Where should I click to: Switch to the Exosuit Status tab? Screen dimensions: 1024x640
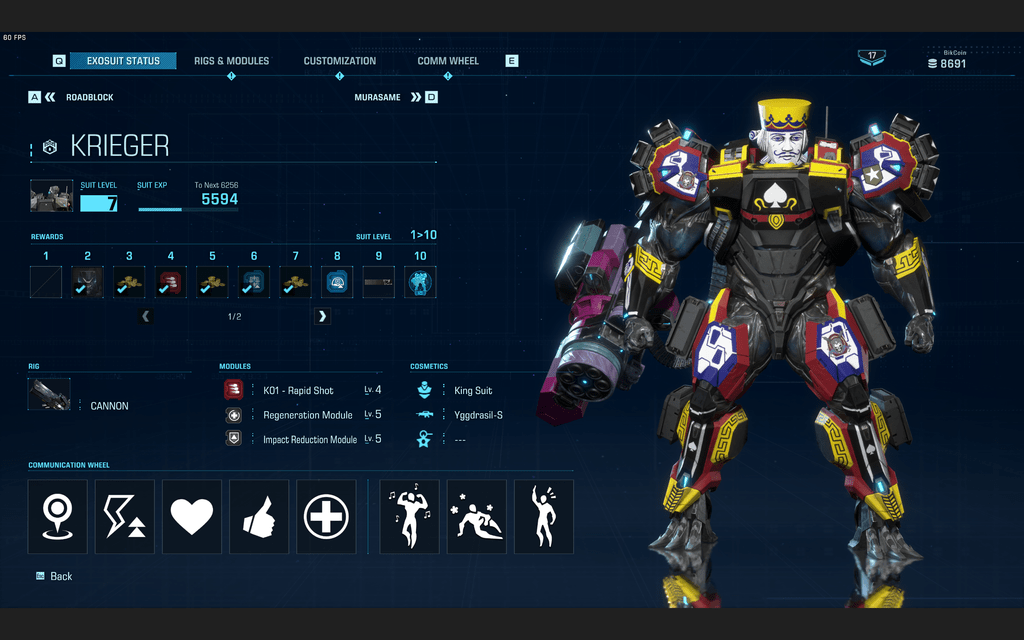pos(123,61)
